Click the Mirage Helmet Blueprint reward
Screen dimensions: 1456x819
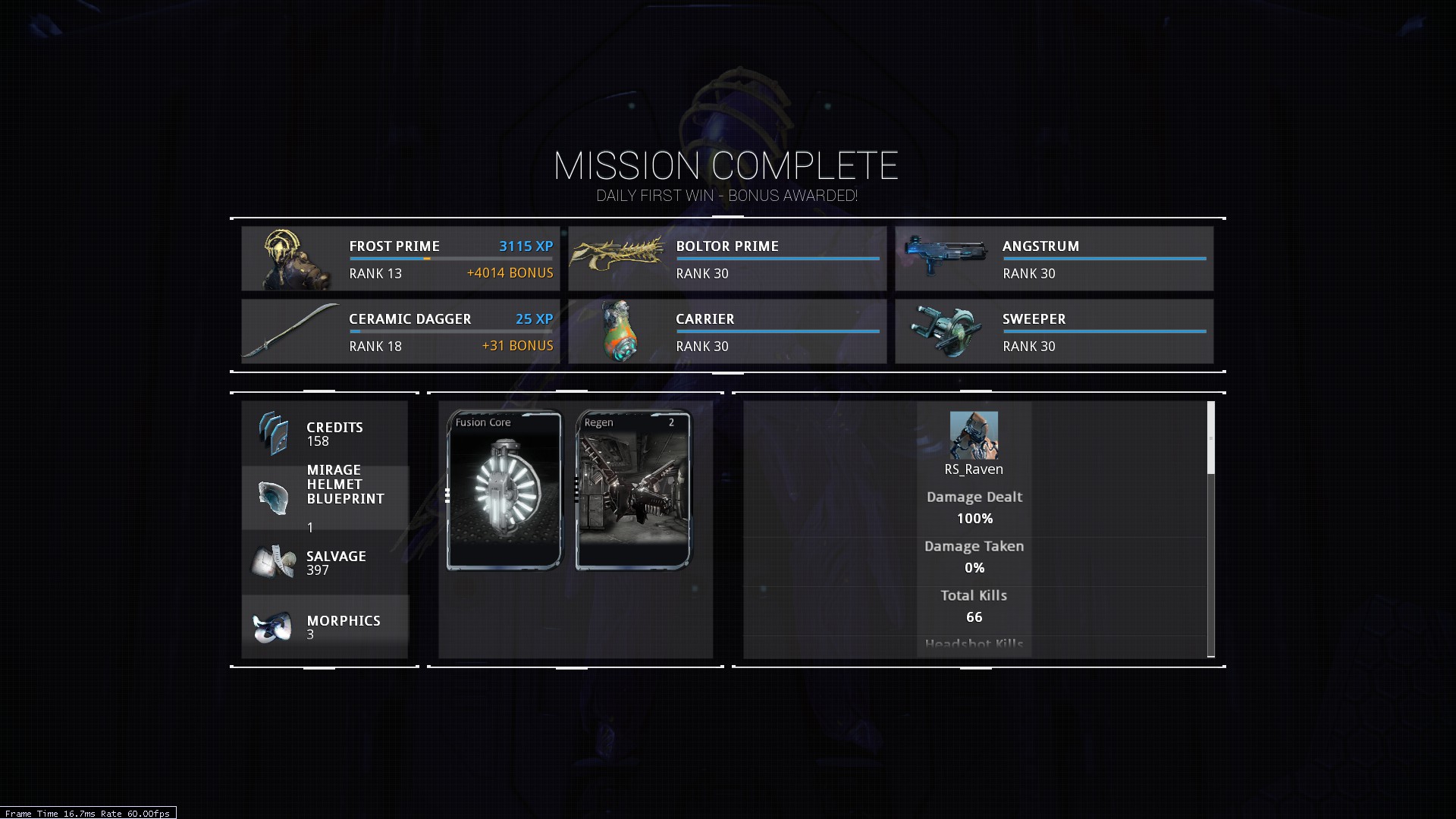pyautogui.click(x=325, y=497)
